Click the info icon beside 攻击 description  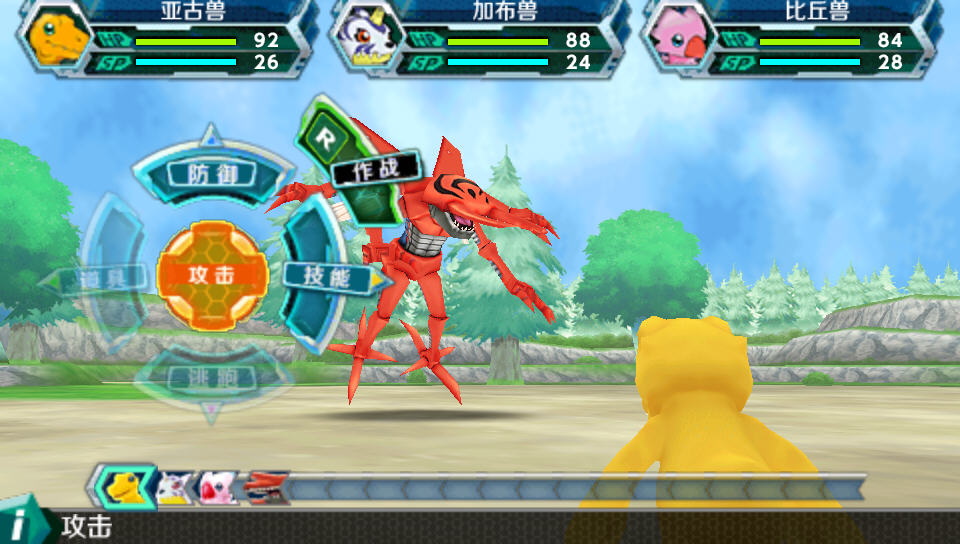pos(20,525)
